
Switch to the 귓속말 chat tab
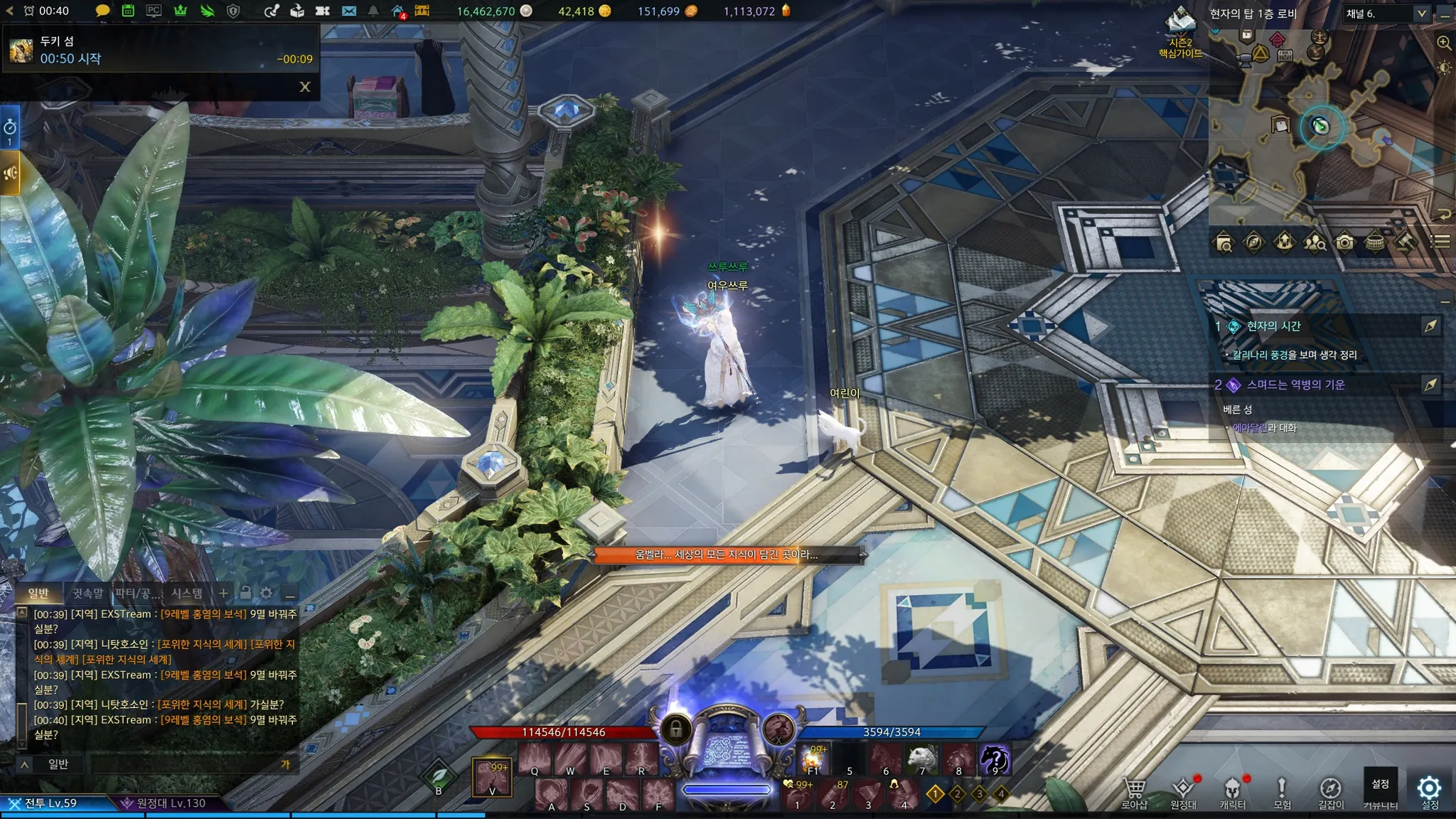(x=87, y=593)
